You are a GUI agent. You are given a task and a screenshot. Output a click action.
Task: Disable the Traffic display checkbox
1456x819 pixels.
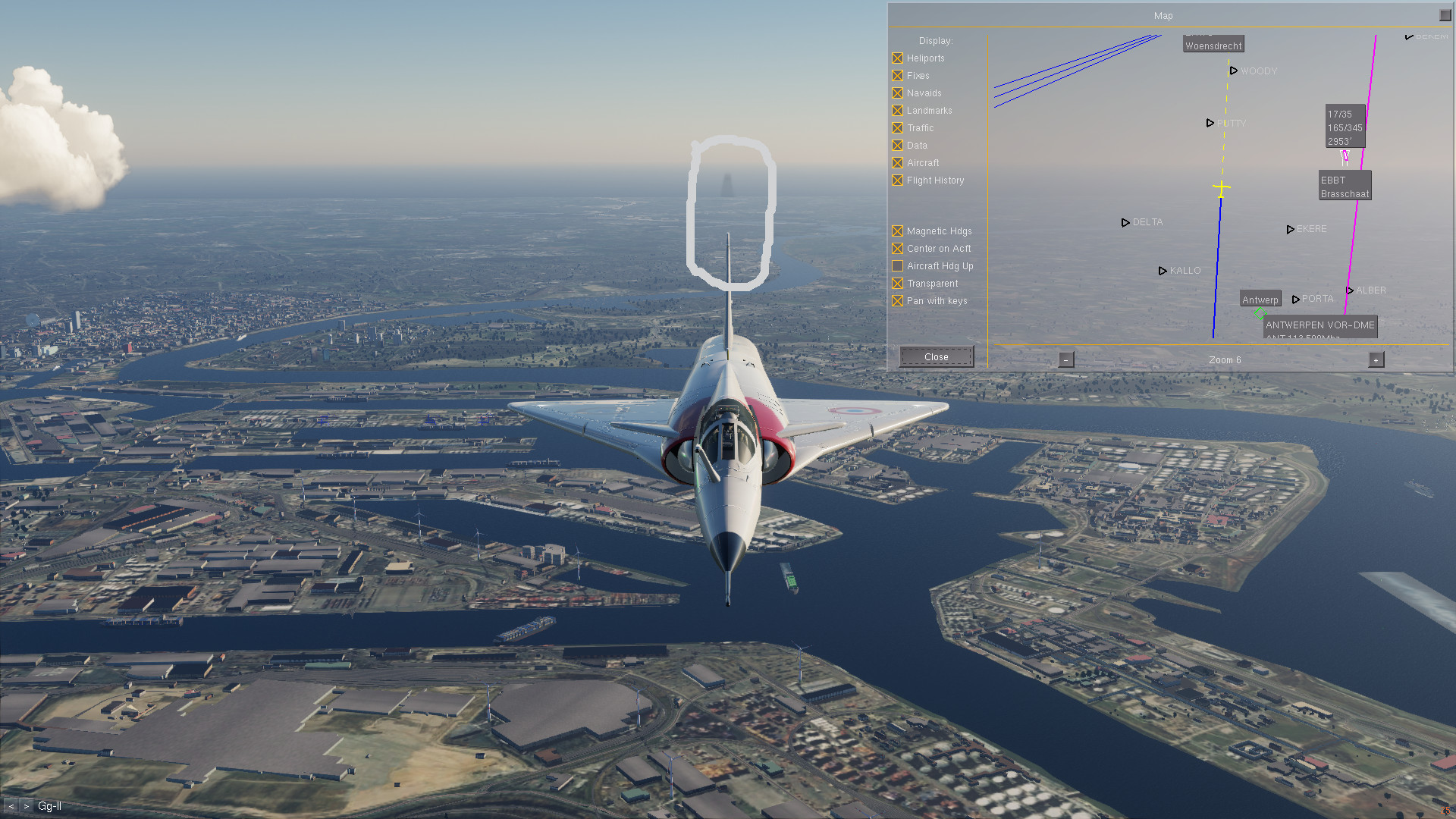(x=898, y=128)
